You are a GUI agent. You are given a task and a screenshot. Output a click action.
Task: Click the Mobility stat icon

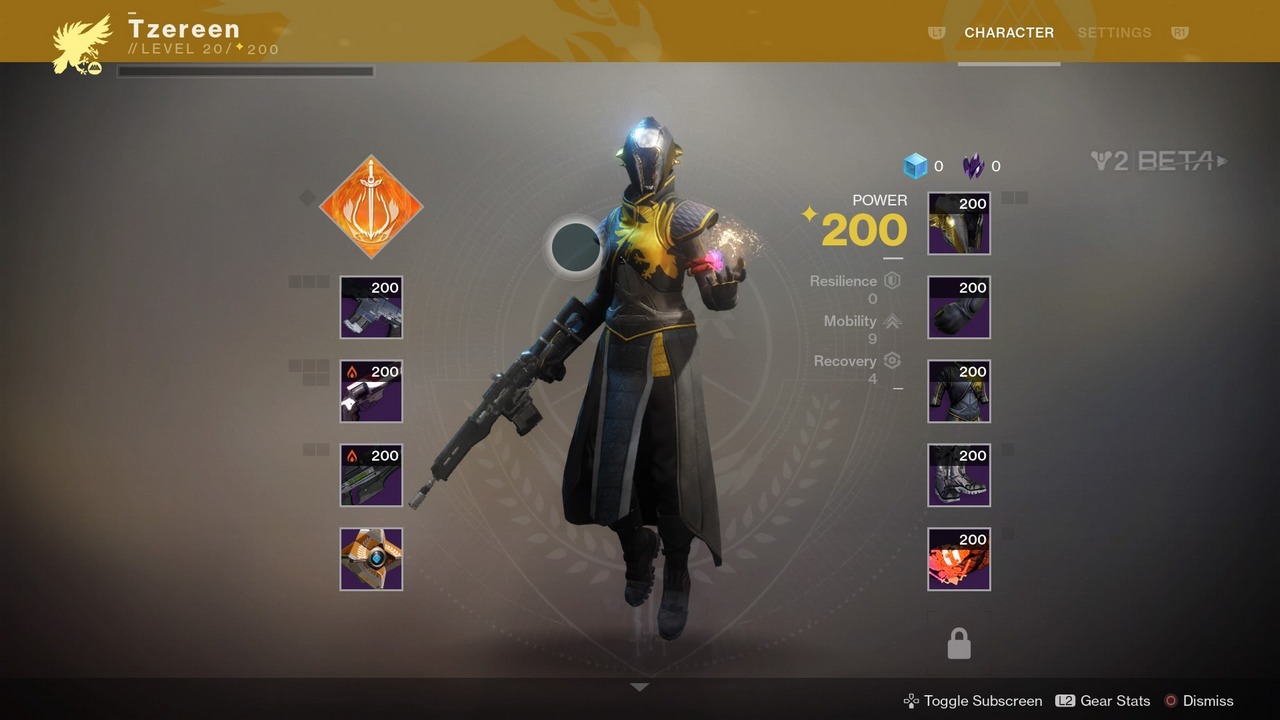(892, 320)
